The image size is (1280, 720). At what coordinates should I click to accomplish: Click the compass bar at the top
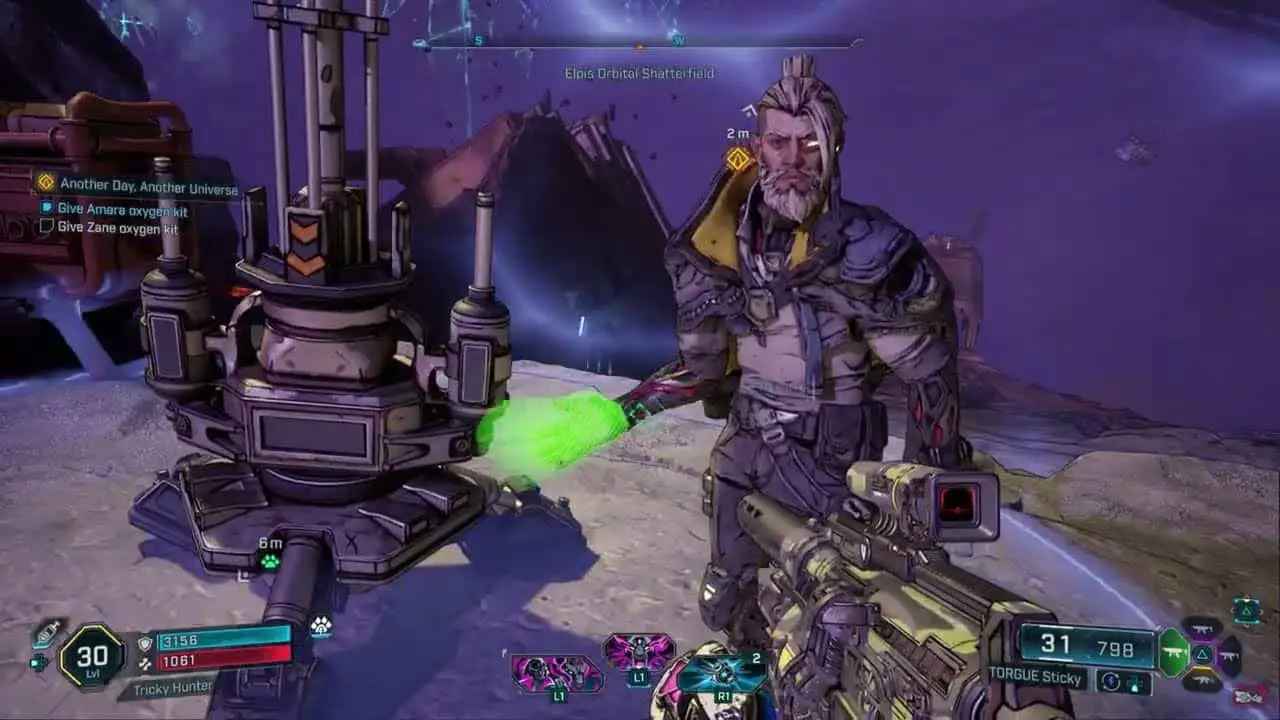pos(639,43)
